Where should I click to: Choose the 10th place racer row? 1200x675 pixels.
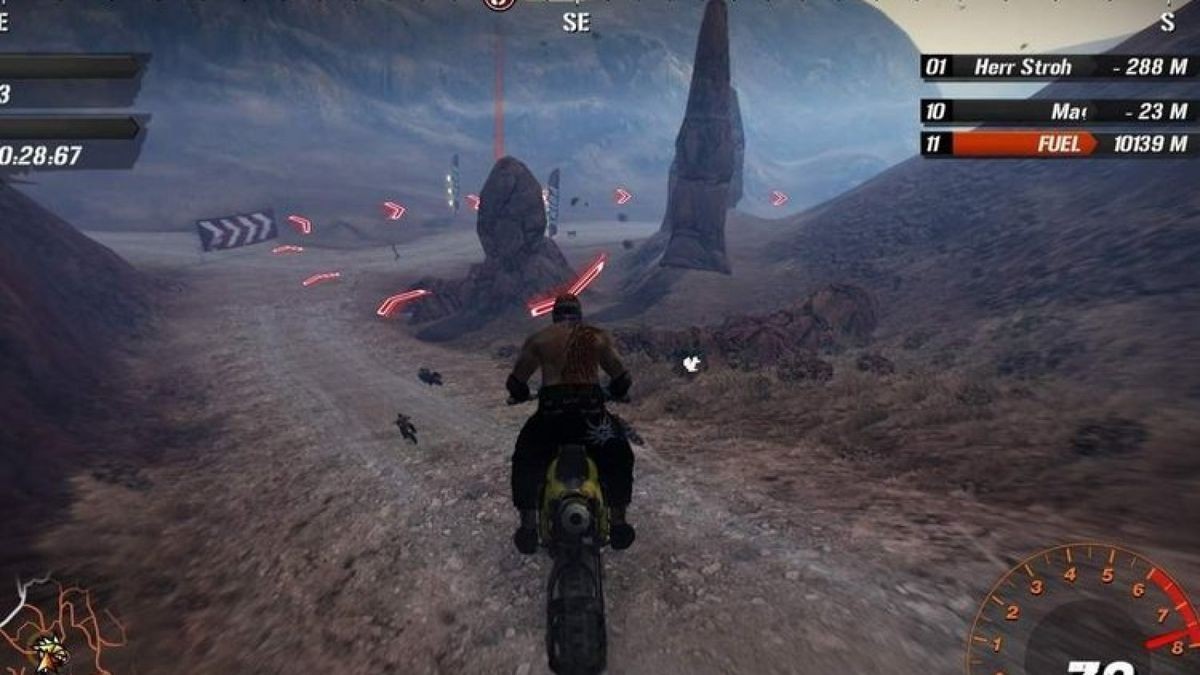click(x=1058, y=111)
